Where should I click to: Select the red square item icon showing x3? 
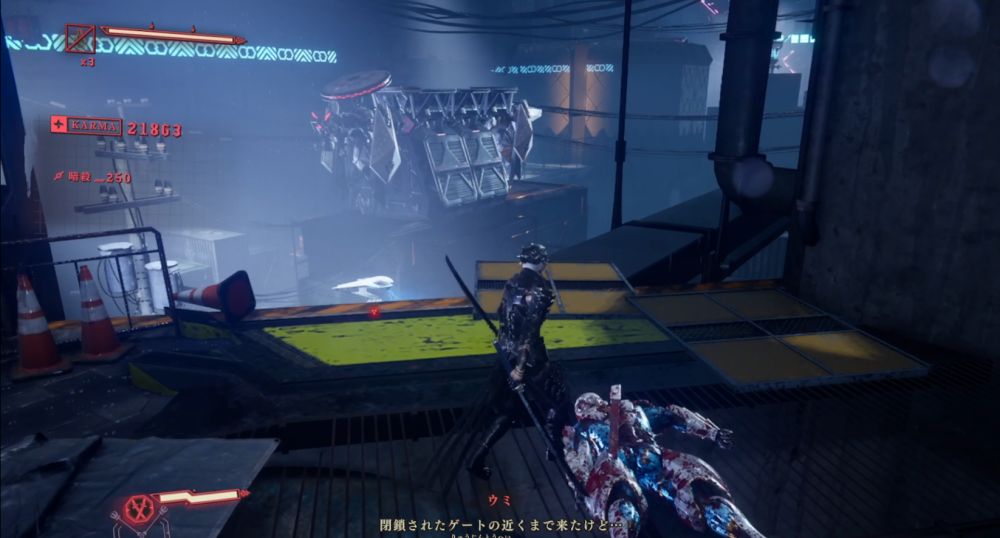(80, 39)
